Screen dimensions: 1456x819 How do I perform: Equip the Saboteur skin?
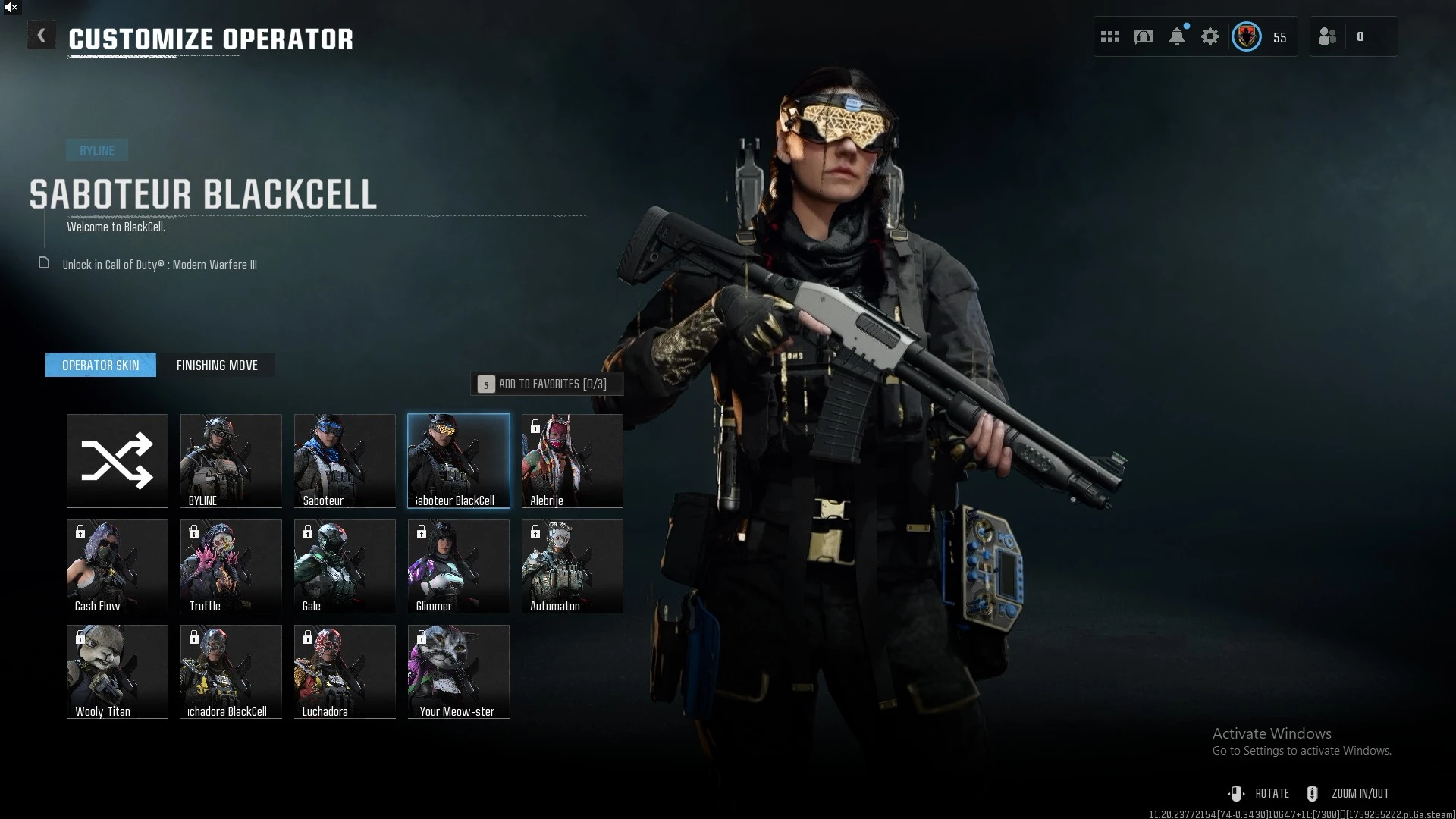(345, 460)
